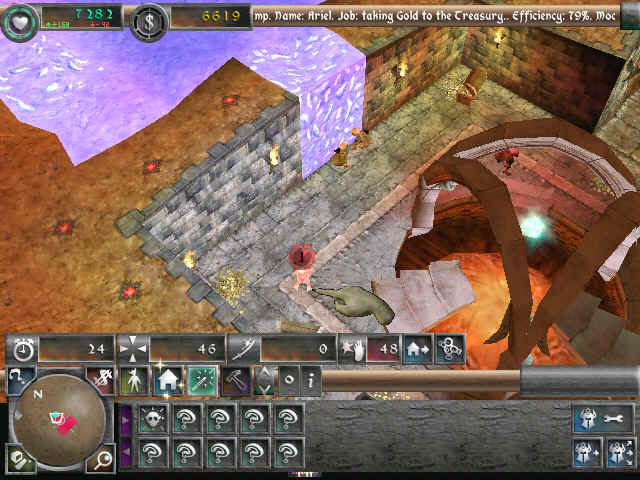Activate the house-with-arrow button

417,349
